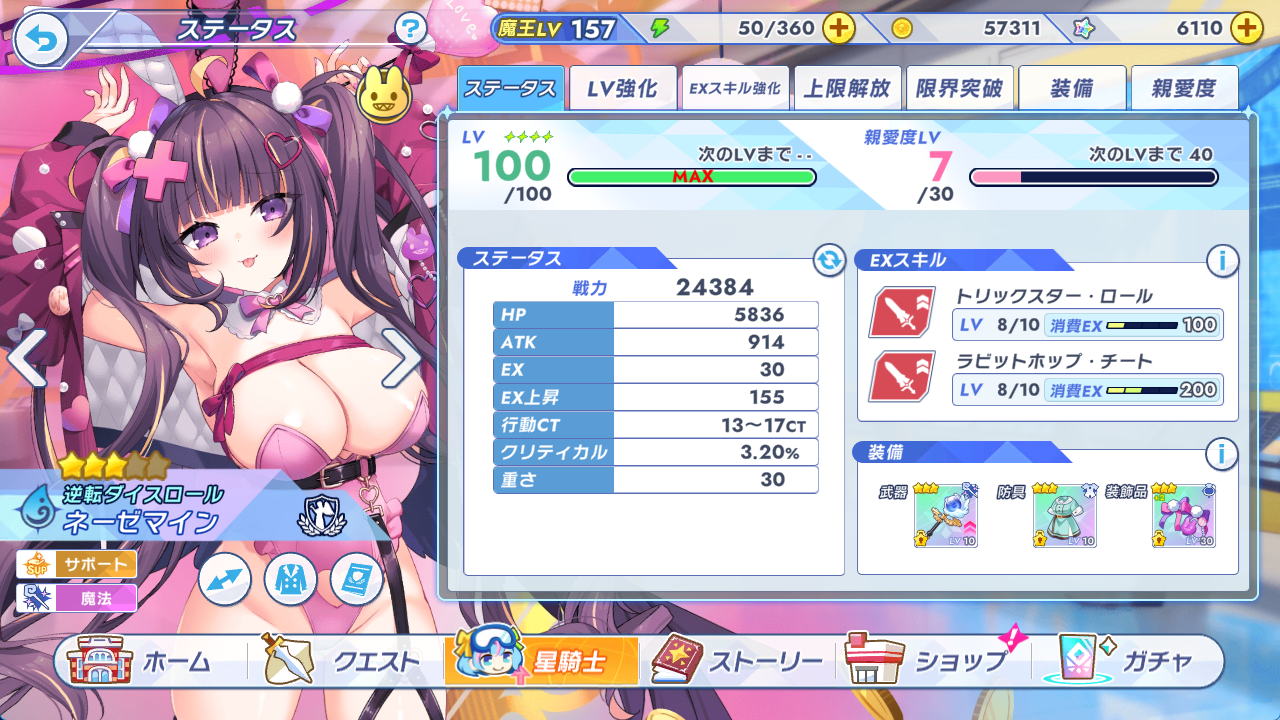
Task: Select the 上限解放 tab
Action: [x=847, y=88]
